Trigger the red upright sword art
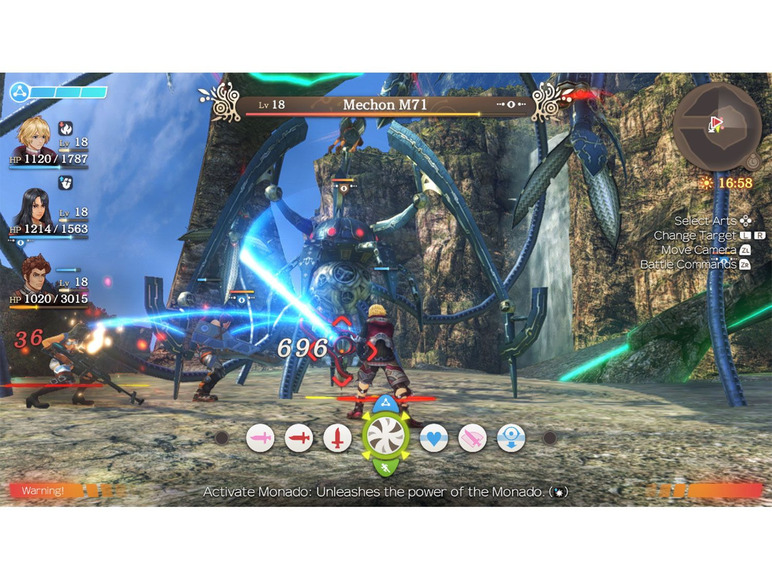This screenshot has width=772, height=579. pos(337,437)
